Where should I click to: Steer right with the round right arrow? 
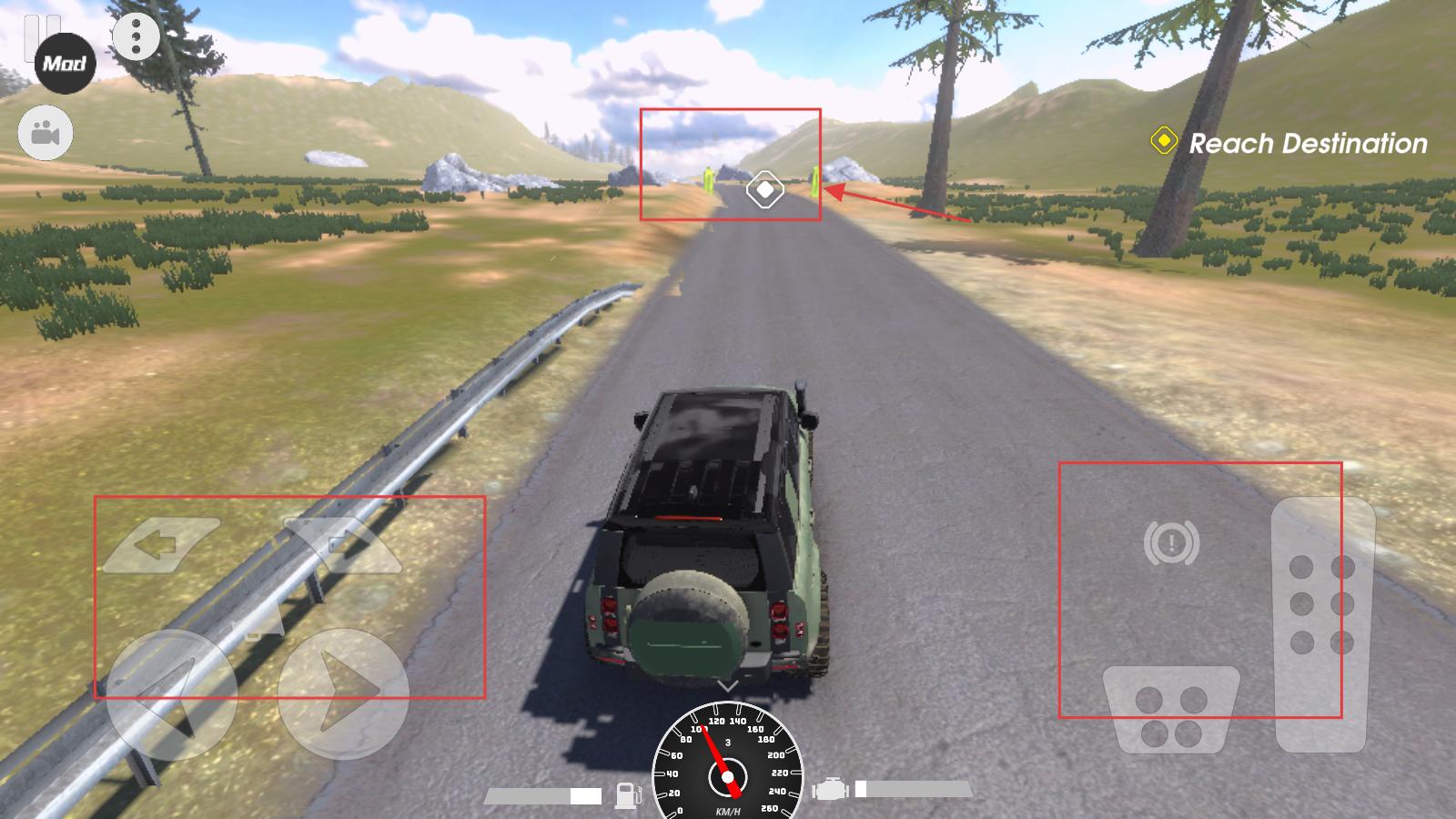coord(342,693)
